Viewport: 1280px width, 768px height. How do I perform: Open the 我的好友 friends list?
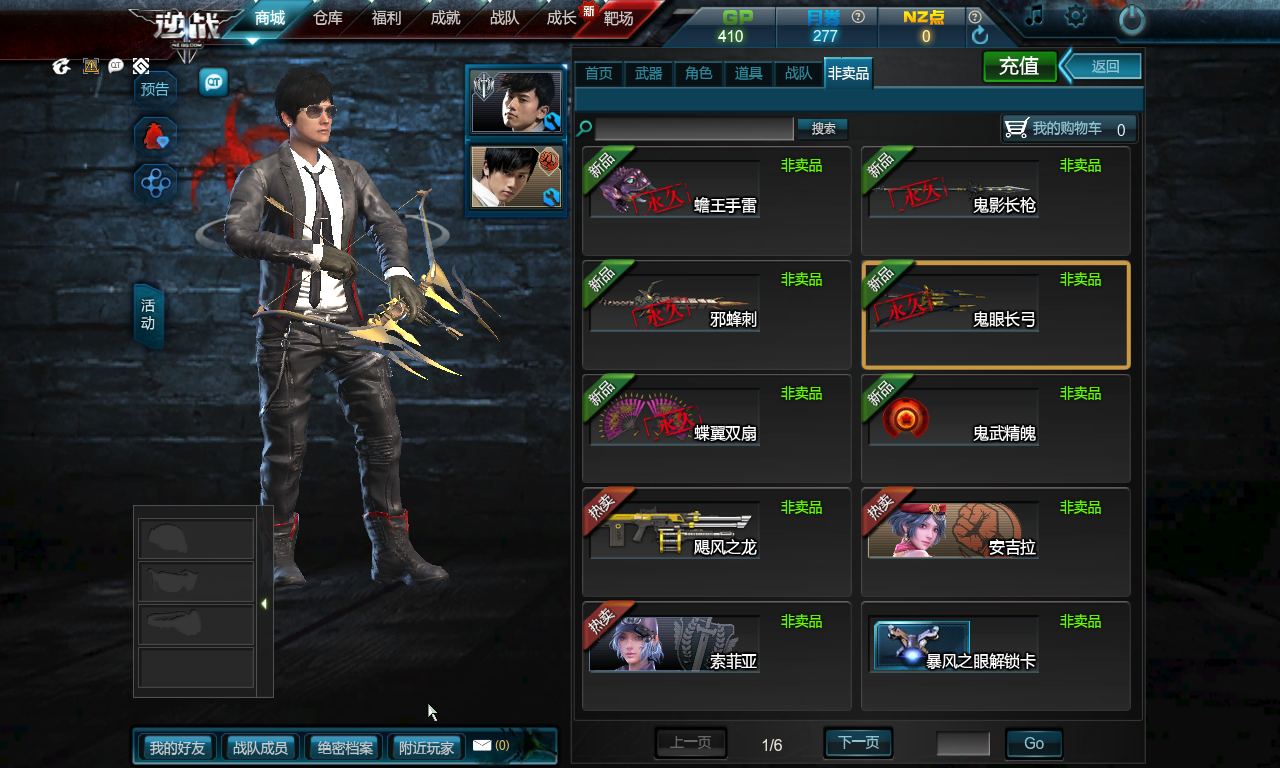tap(177, 747)
